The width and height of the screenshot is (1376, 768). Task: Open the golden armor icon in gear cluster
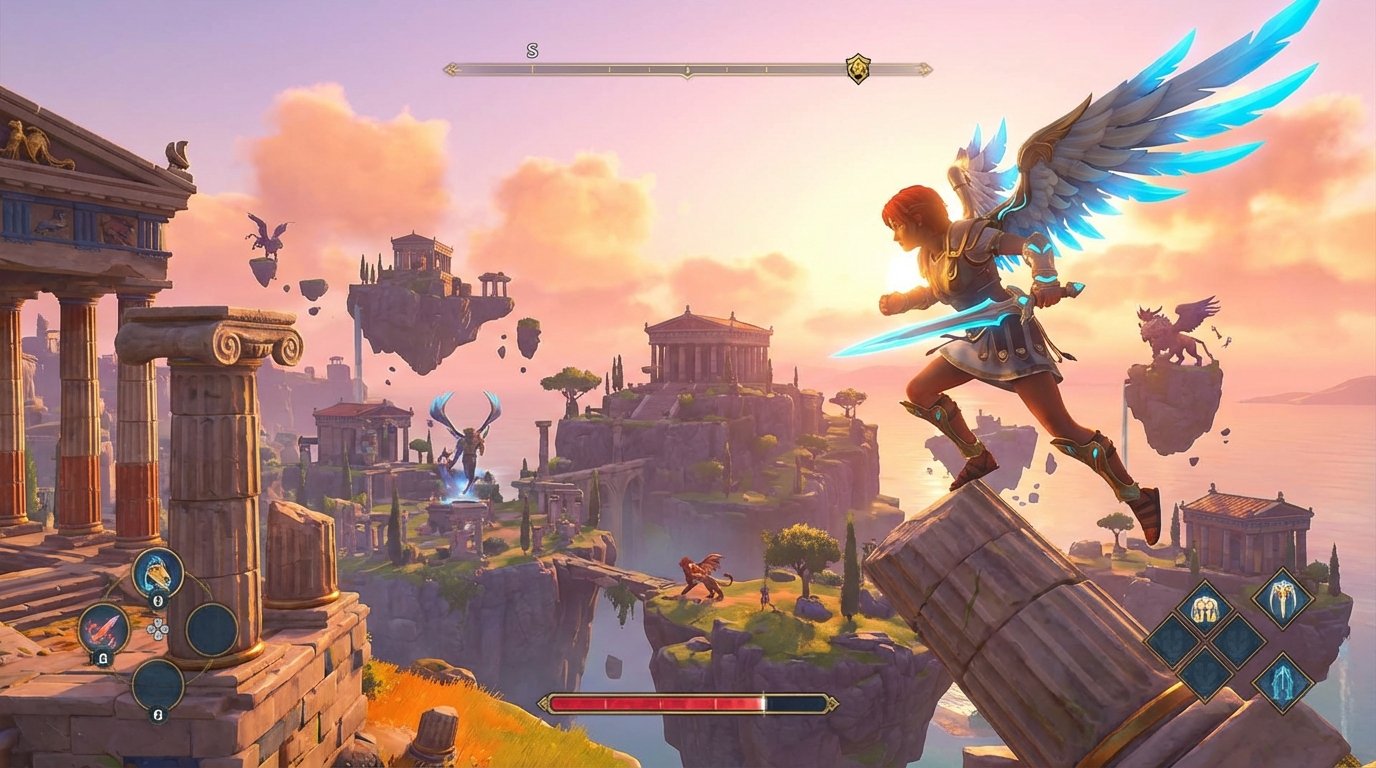pos(1205,607)
